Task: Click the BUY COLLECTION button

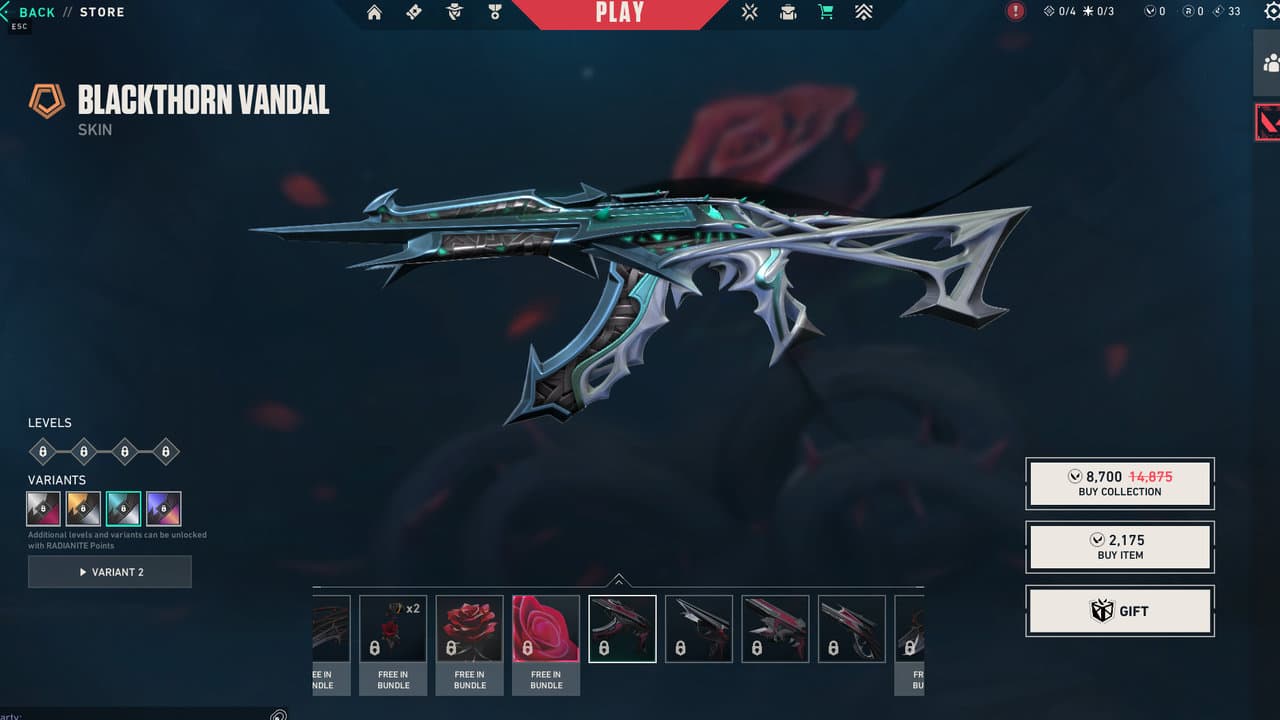Action: pos(1119,483)
